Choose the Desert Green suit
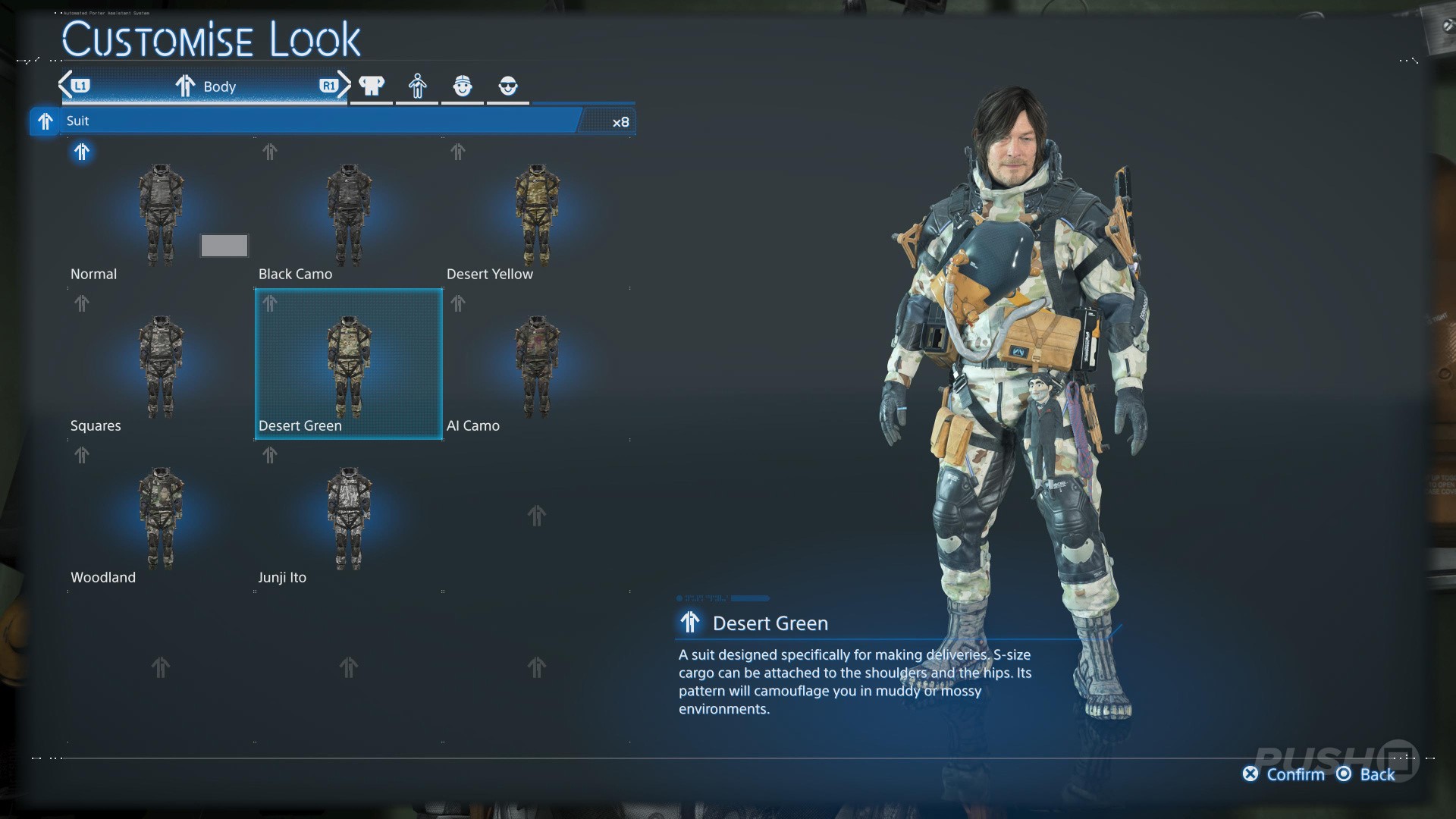The height and width of the screenshot is (819, 1456). [x=348, y=366]
